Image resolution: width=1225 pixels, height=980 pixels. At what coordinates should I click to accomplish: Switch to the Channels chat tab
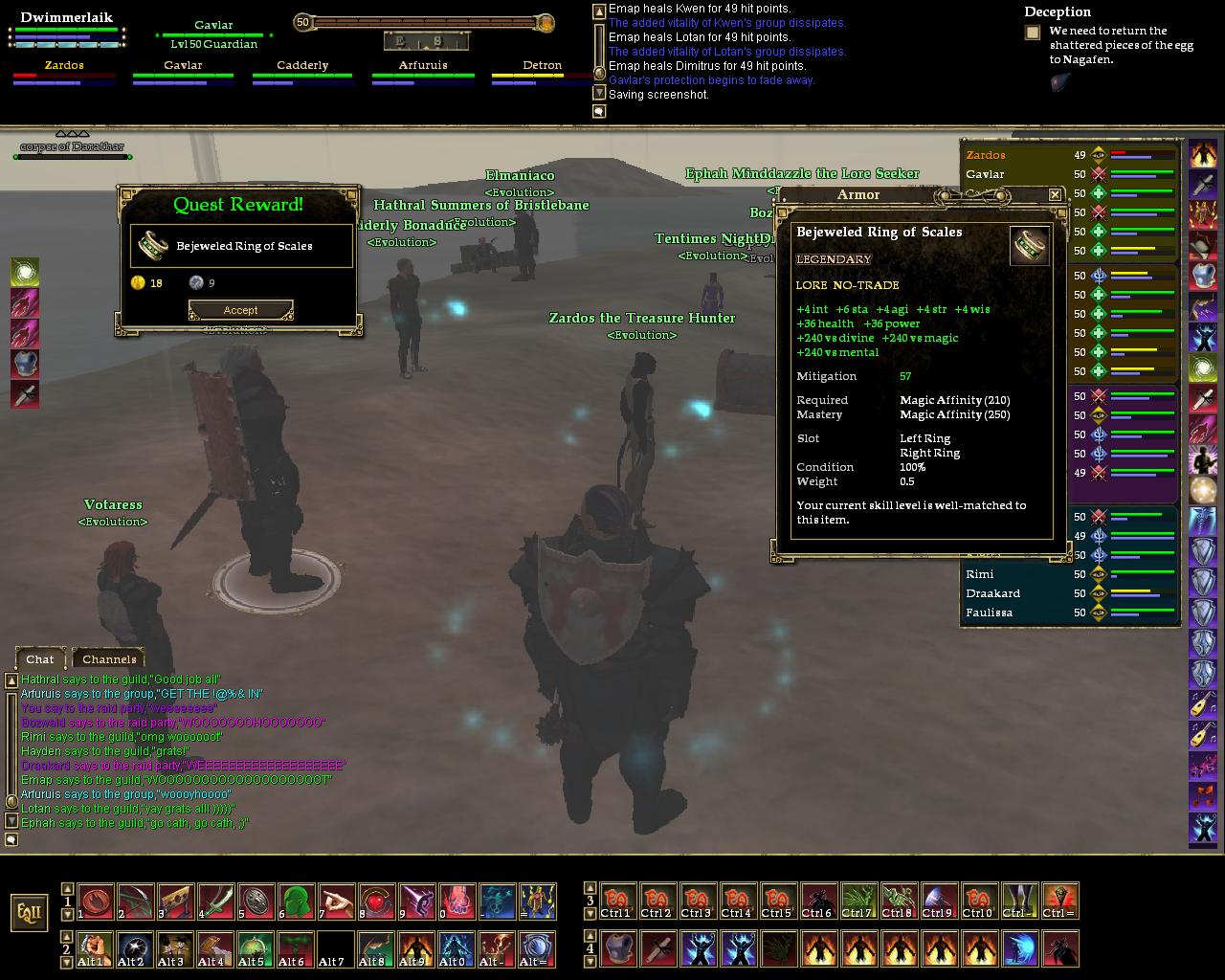tap(109, 658)
